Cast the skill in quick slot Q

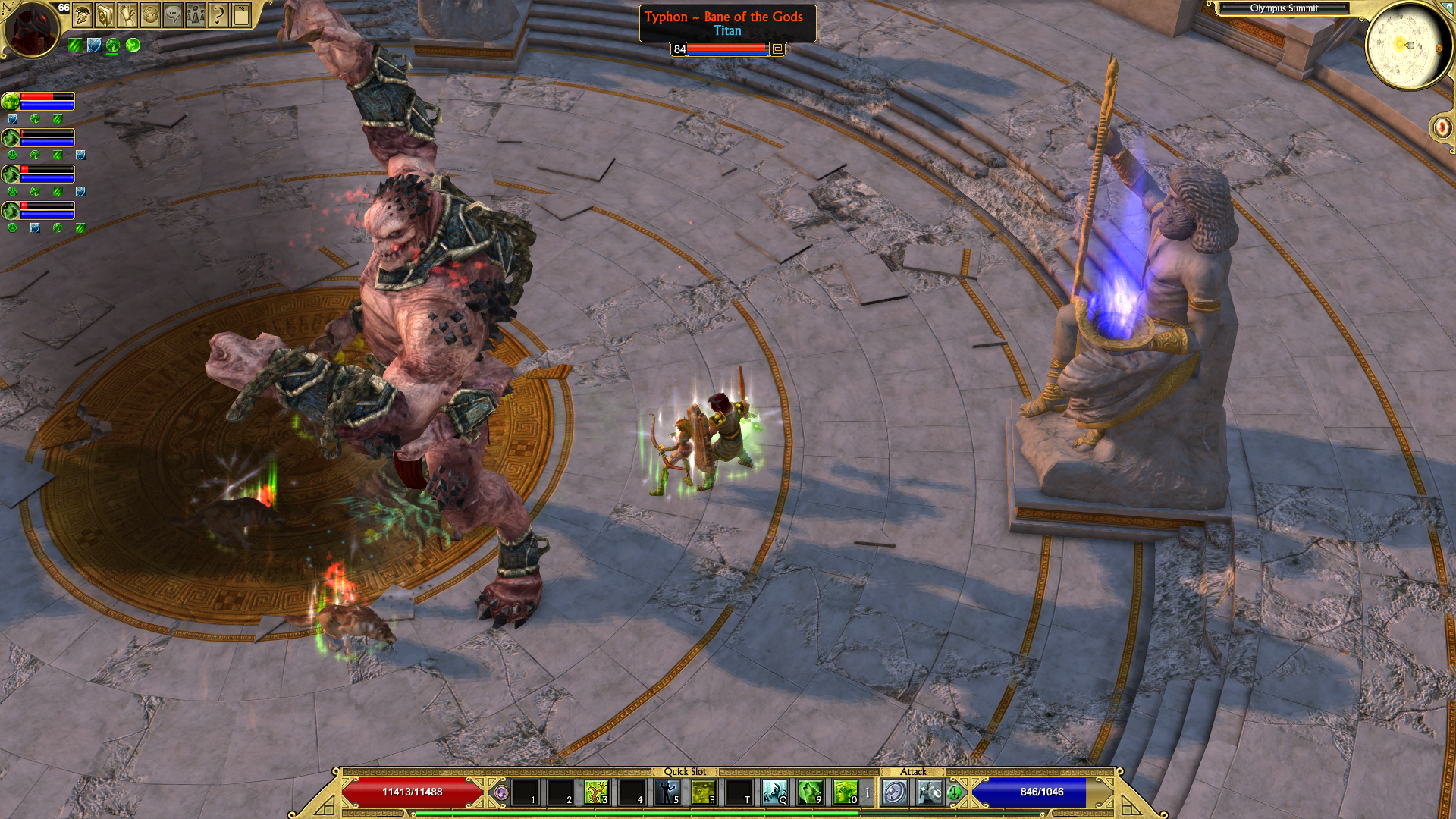pos(774,792)
